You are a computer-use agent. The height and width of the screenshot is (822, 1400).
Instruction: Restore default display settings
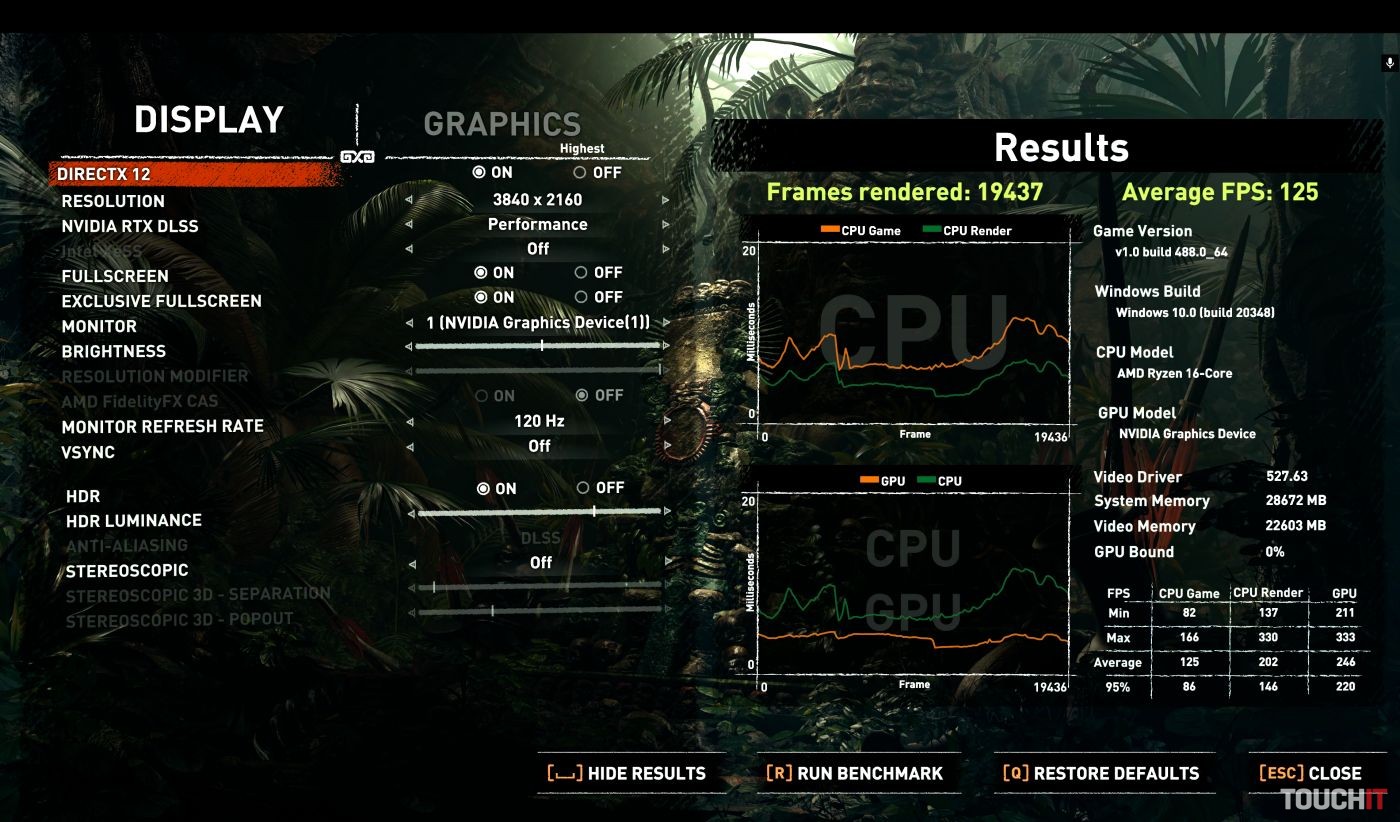(x=1102, y=773)
